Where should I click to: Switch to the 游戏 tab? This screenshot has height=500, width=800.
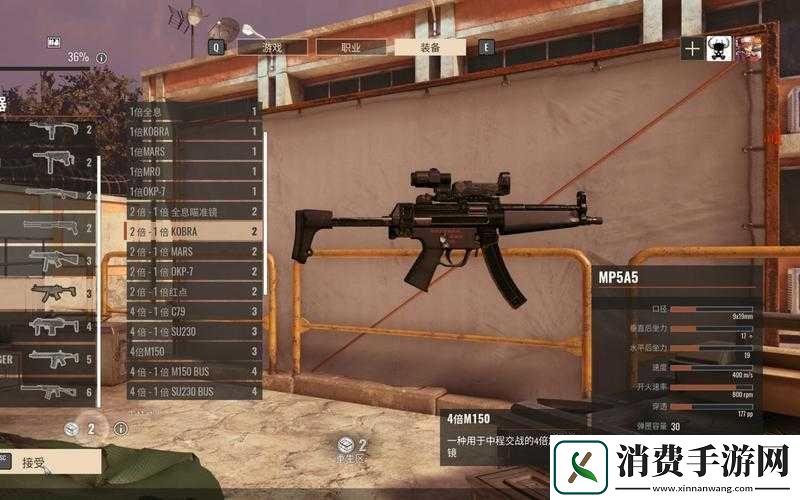[x=272, y=46]
